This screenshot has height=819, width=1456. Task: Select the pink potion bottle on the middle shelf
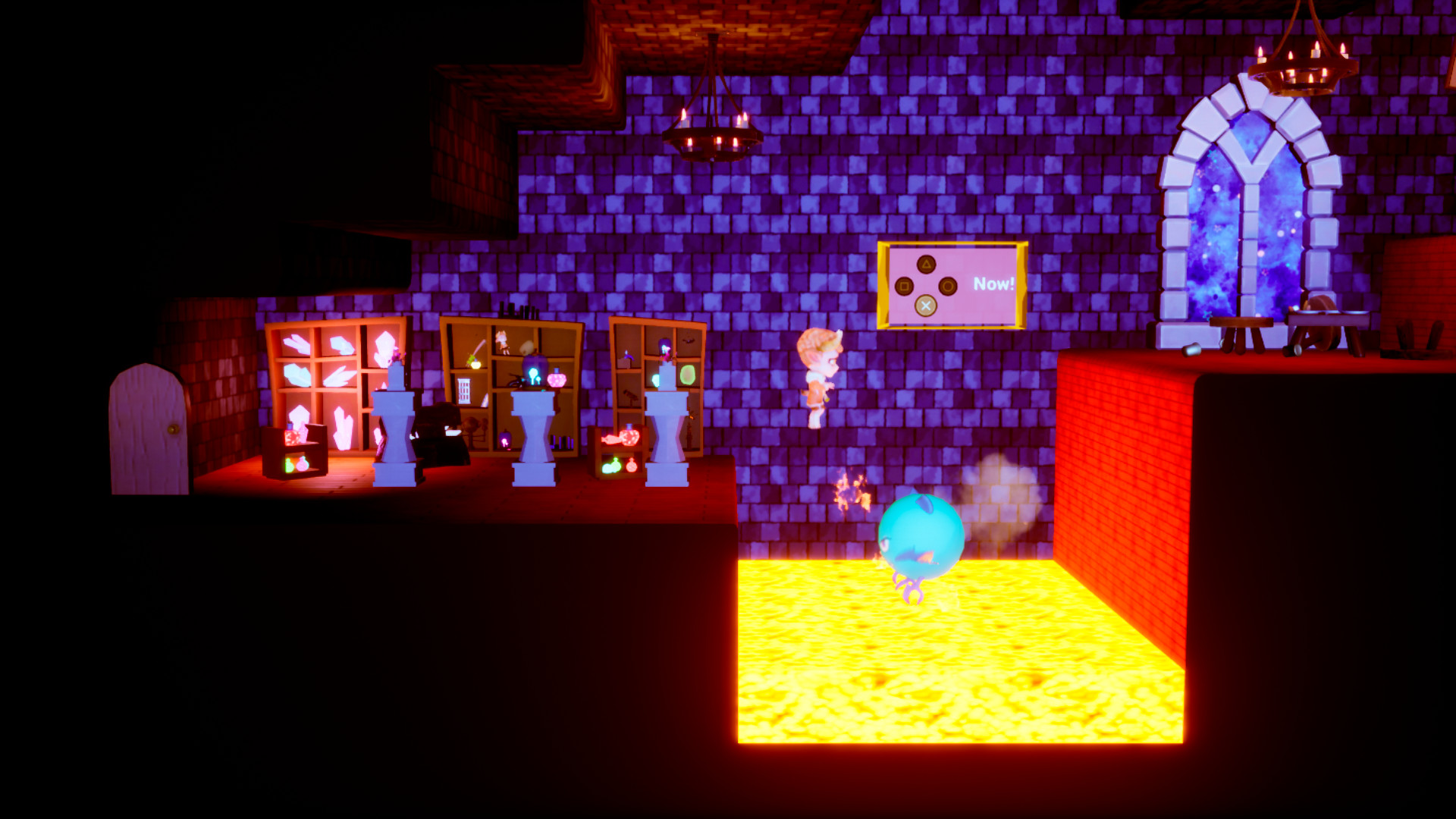[557, 380]
